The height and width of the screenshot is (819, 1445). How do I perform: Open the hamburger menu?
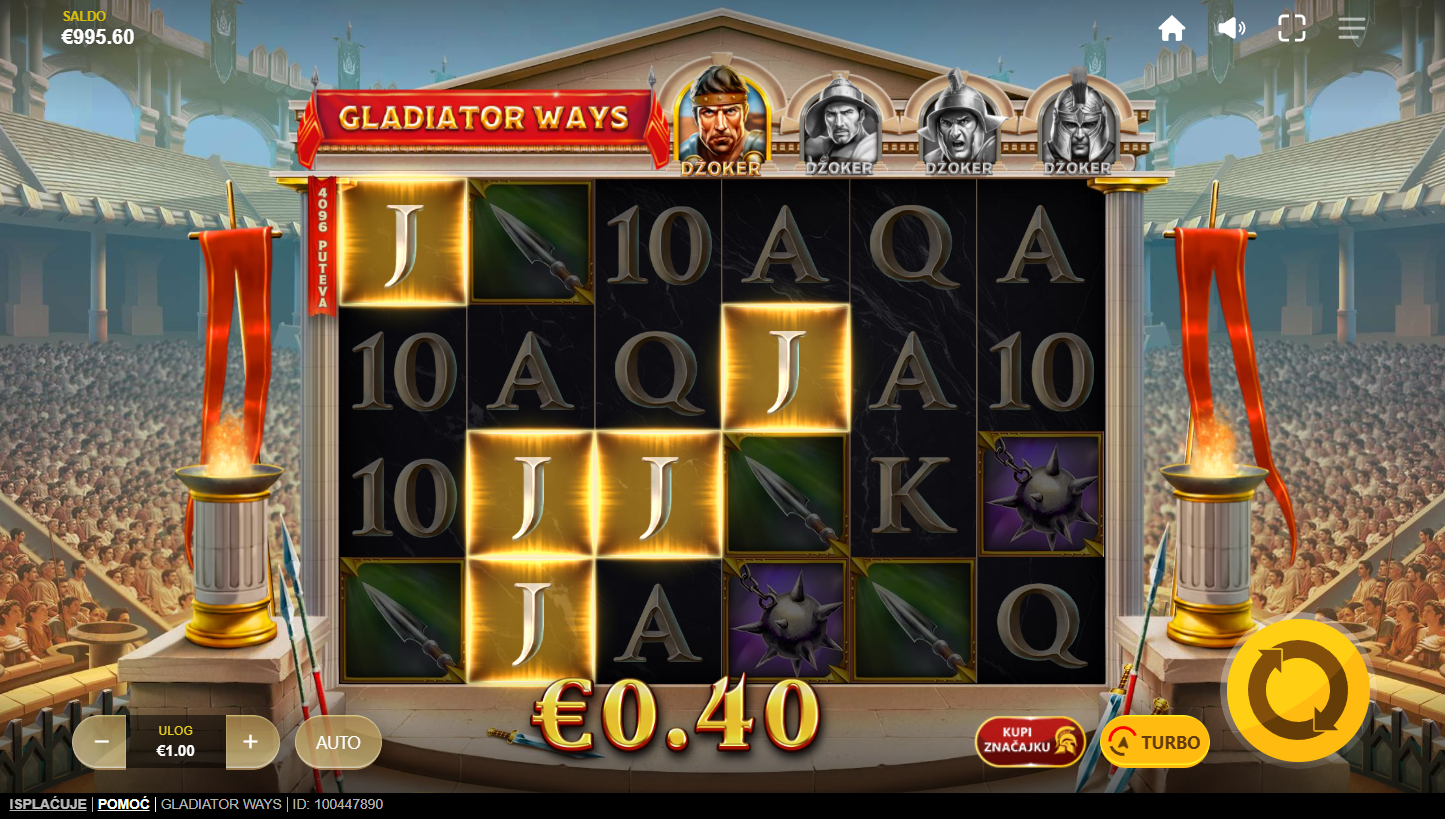tap(1352, 28)
